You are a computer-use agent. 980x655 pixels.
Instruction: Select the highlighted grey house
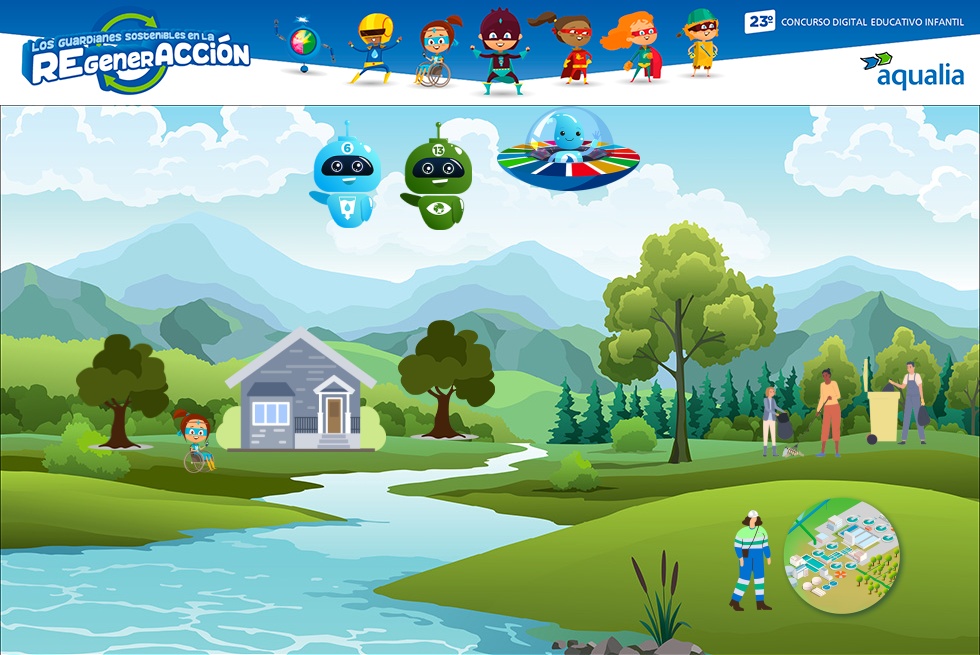pyautogui.click(x=301, y=393)
